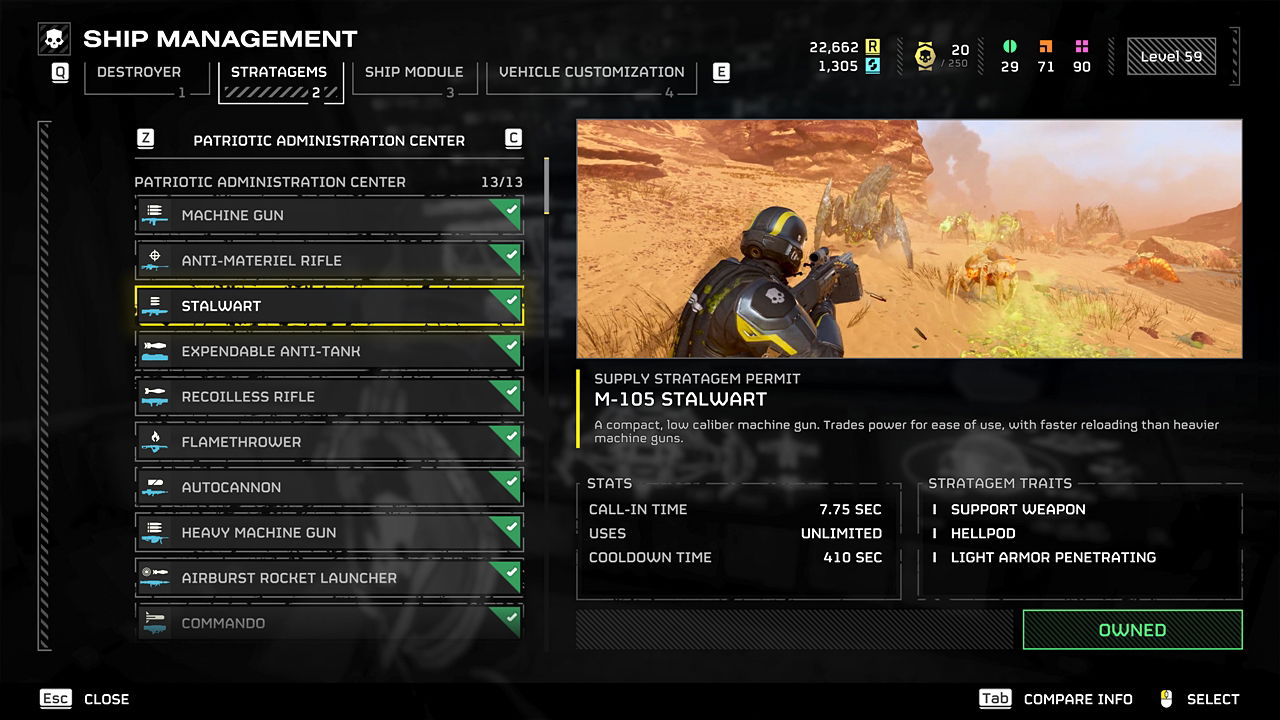Show Compare Info for the stratagem
The image size is (1280, 720).
click(x=1056, y=699)
